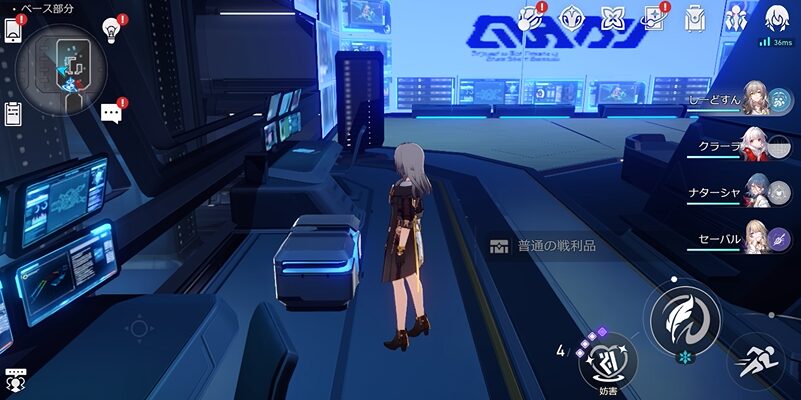Switch to party member クラーラ
Image resolution: width=801 pixels, height=400 pixels.
pos(754,146)
